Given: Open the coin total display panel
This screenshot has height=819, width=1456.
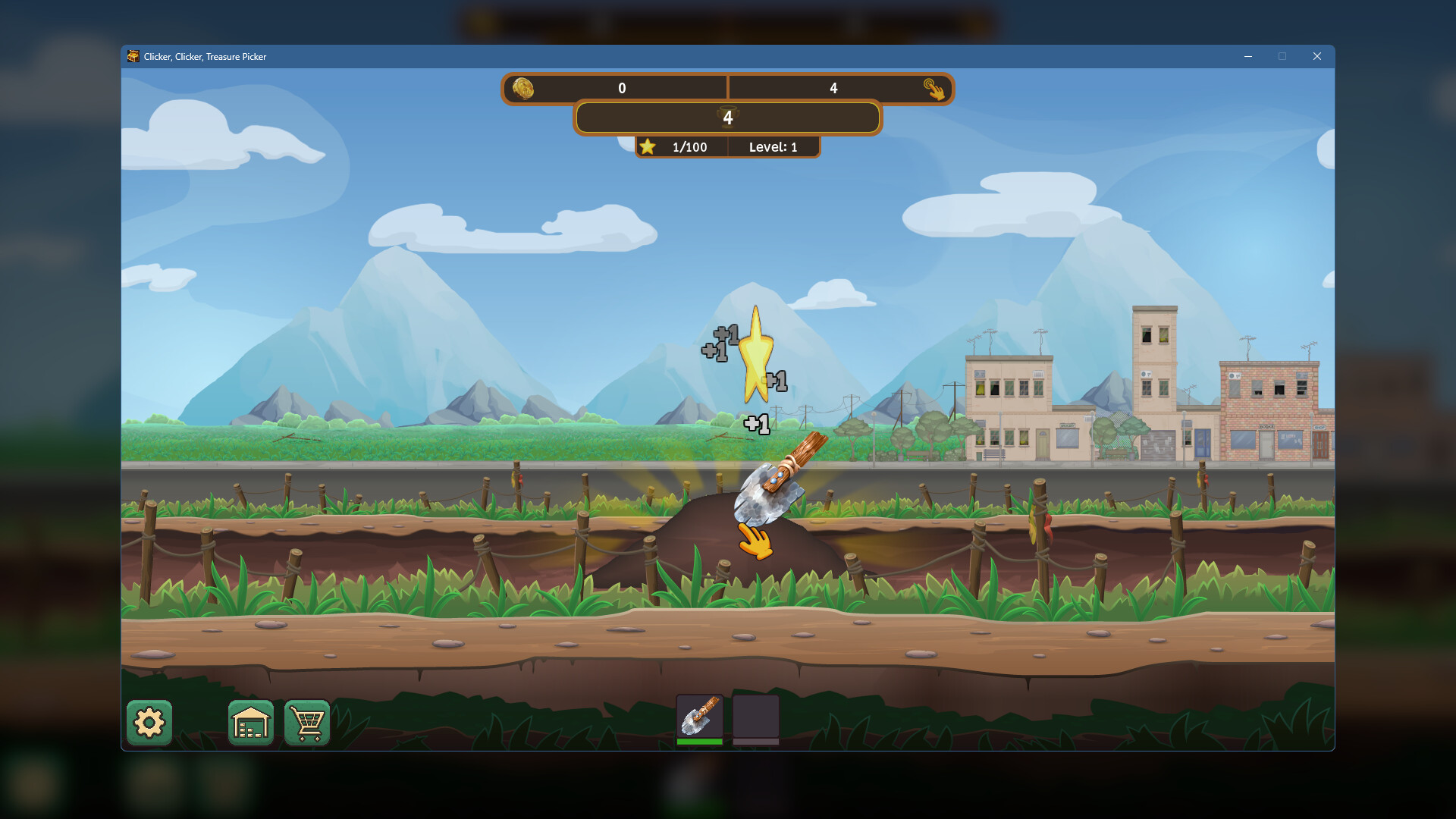Looking at the screenshot, I should click(x=622, y=89).
